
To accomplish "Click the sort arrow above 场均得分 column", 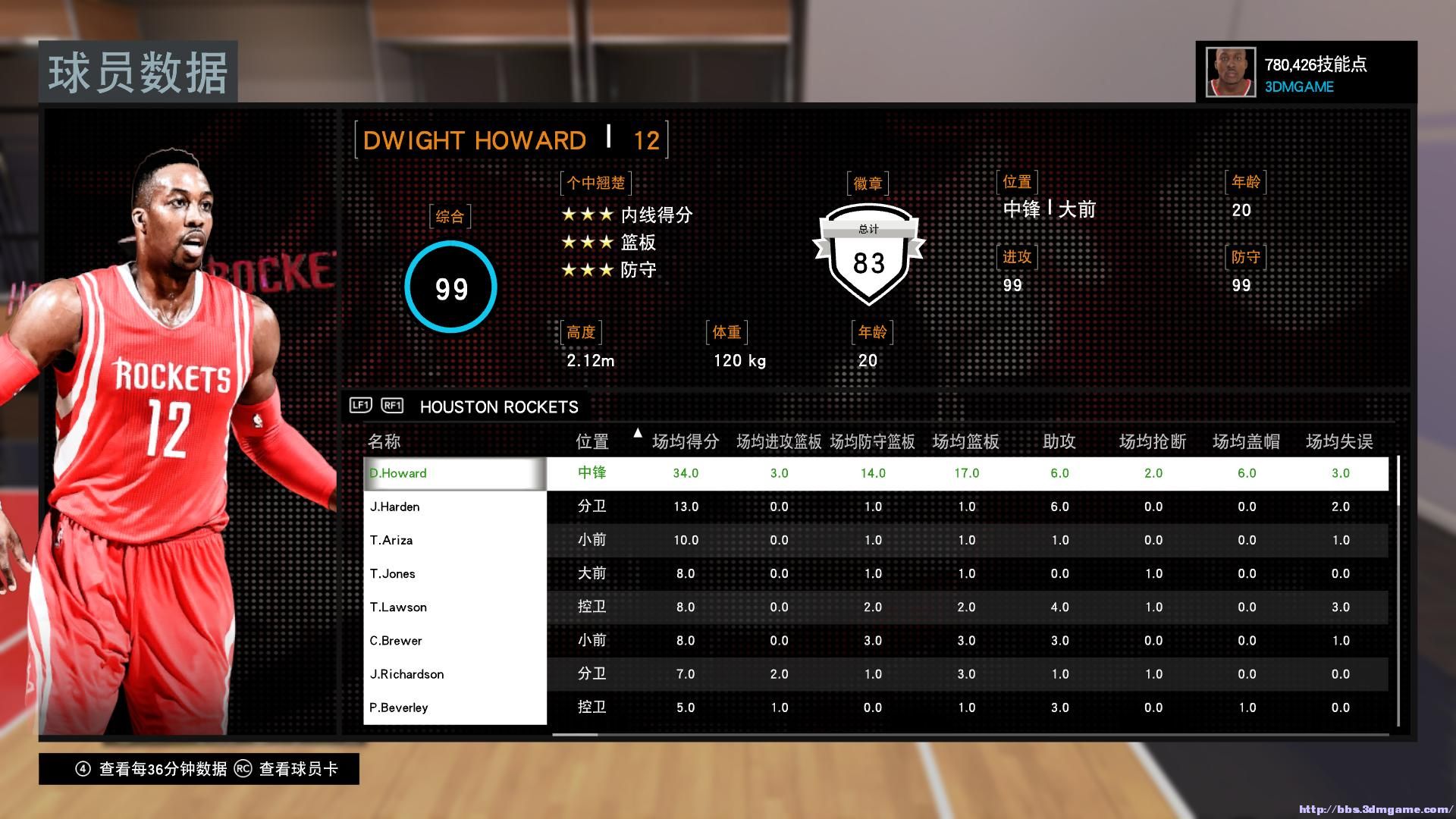I will (x=637, y=432).
